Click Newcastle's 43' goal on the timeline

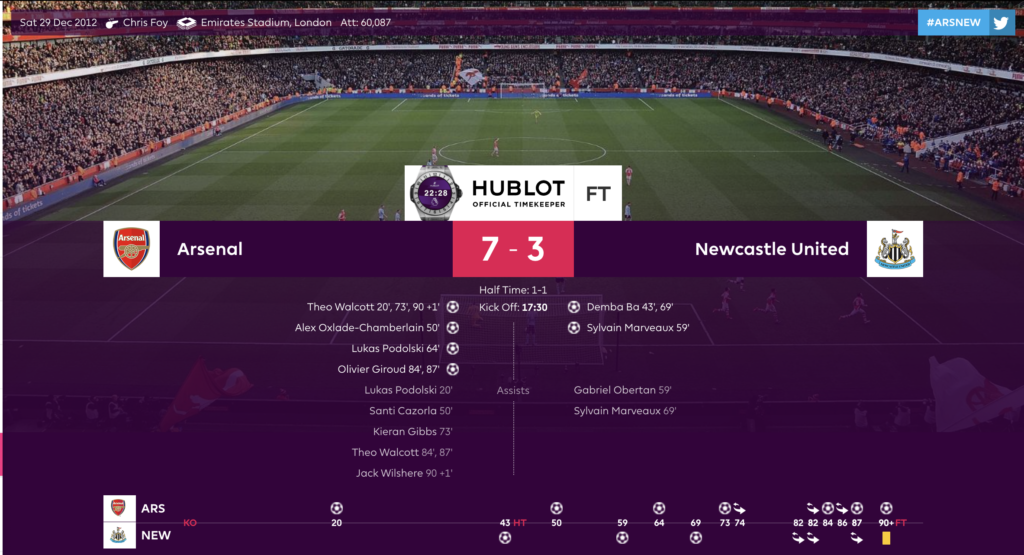click(x=505, y=538)
